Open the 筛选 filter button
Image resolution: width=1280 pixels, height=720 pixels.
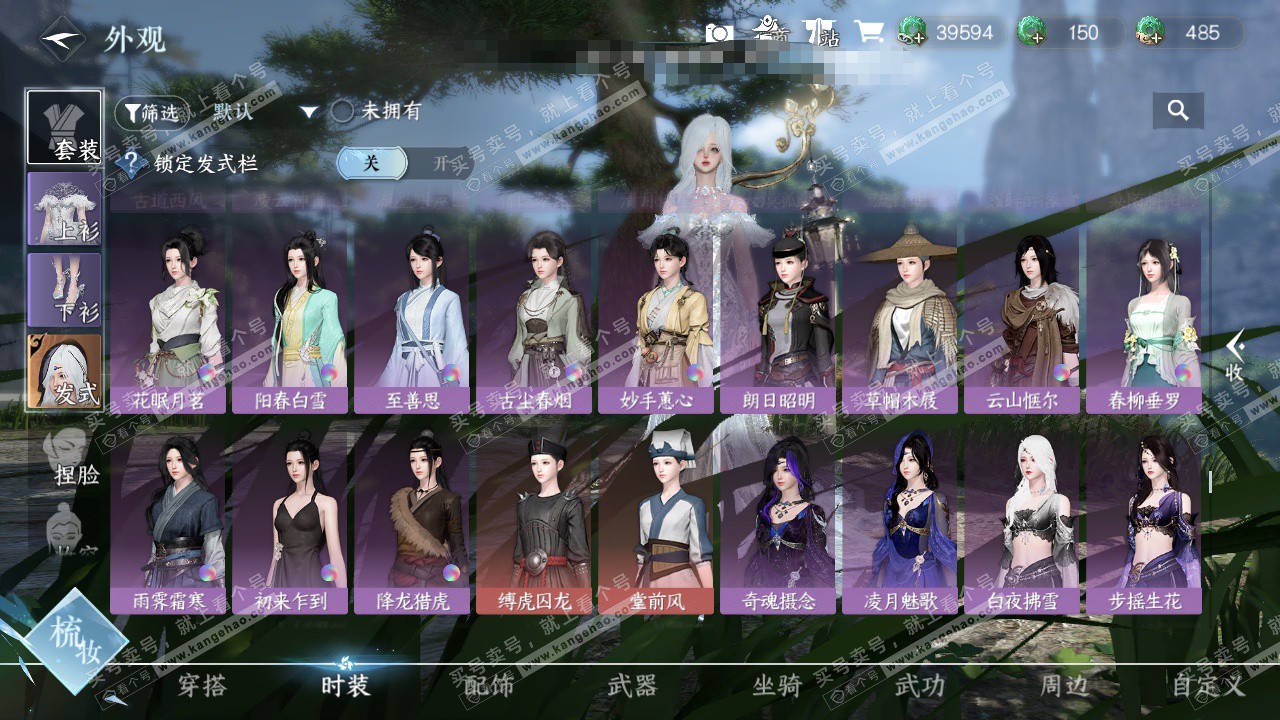coord(151,113)
